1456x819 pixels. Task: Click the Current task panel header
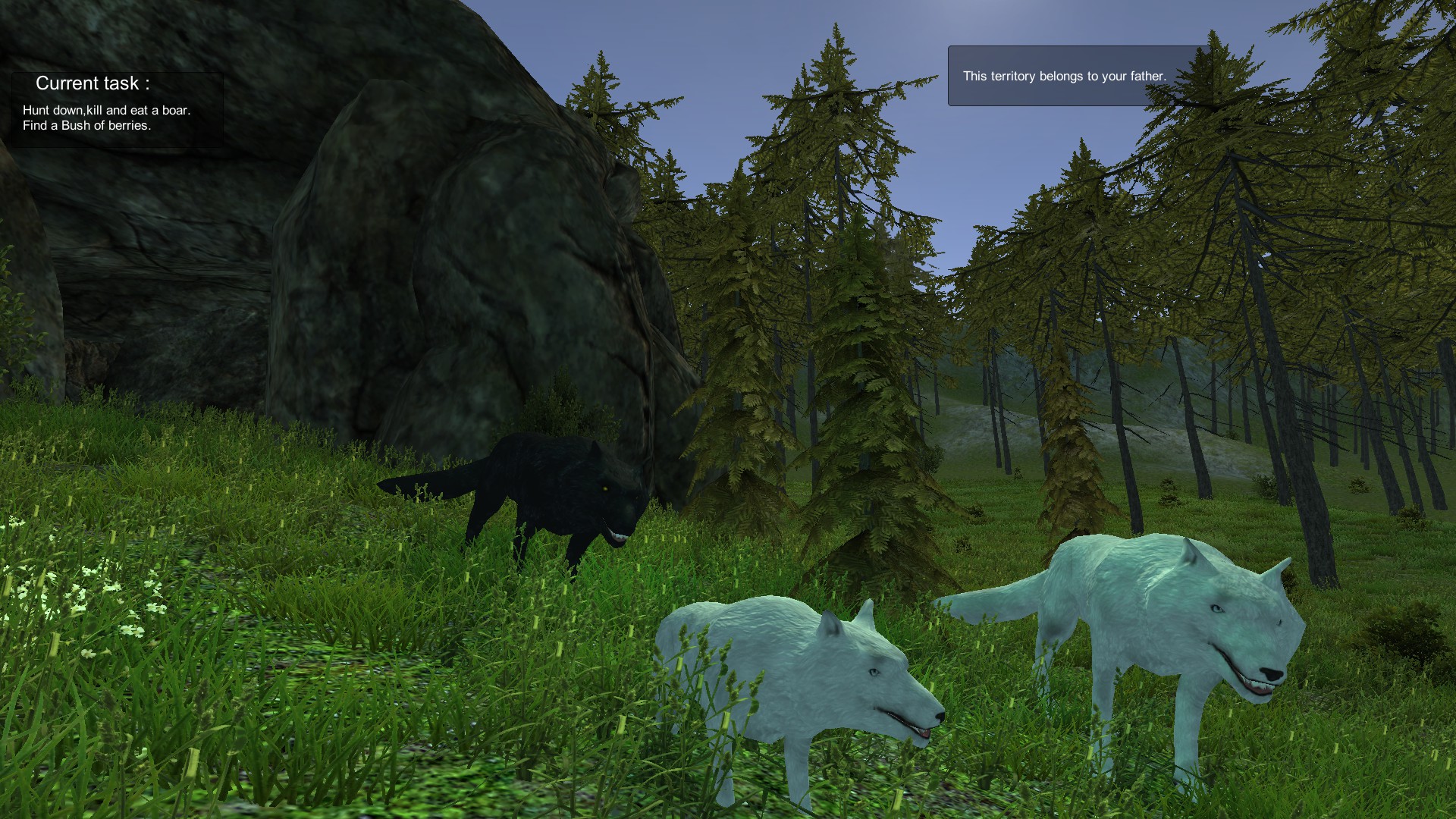tap(94, 83)
